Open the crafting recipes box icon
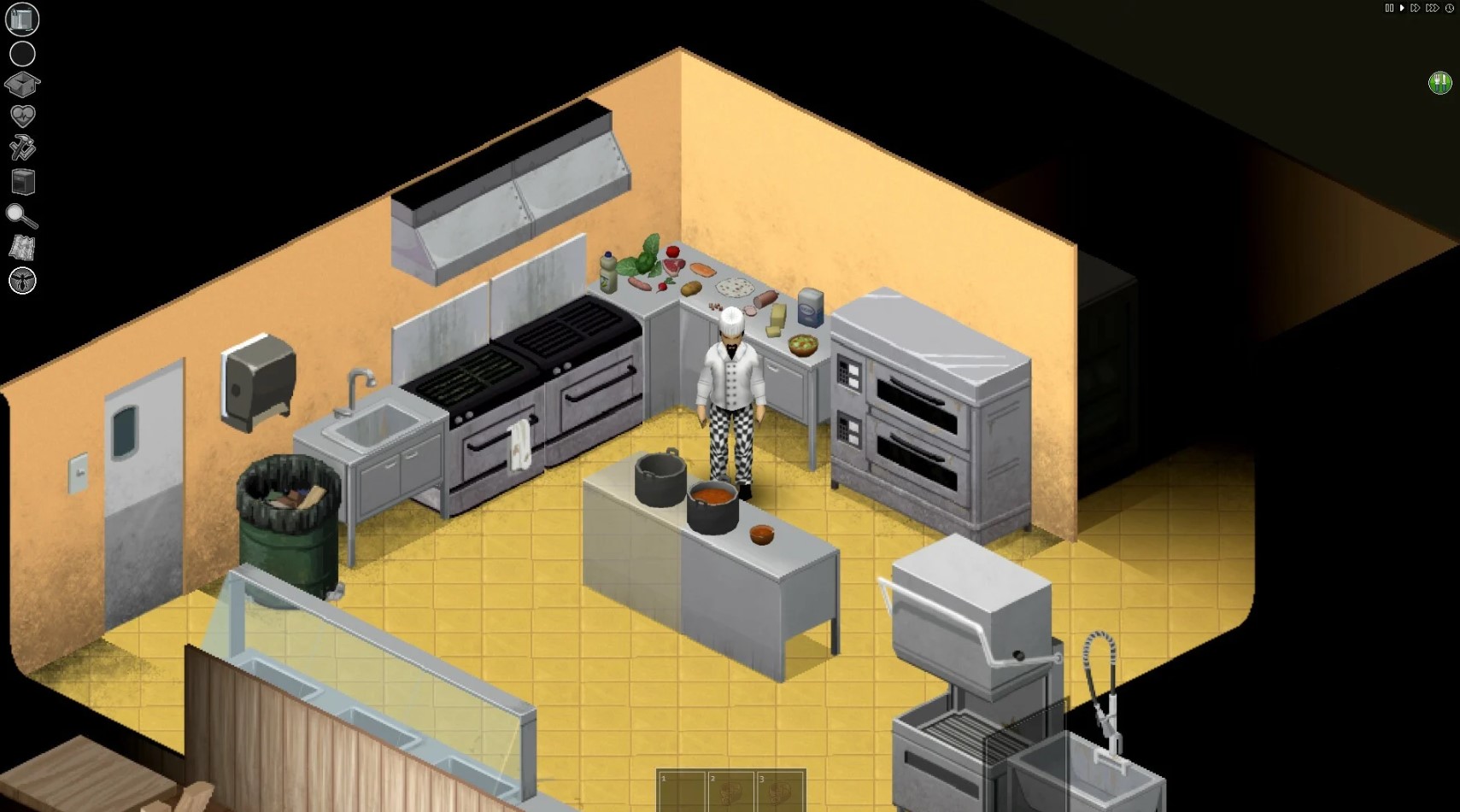This screenshot has width=1460, height=812. coord(22,84)
